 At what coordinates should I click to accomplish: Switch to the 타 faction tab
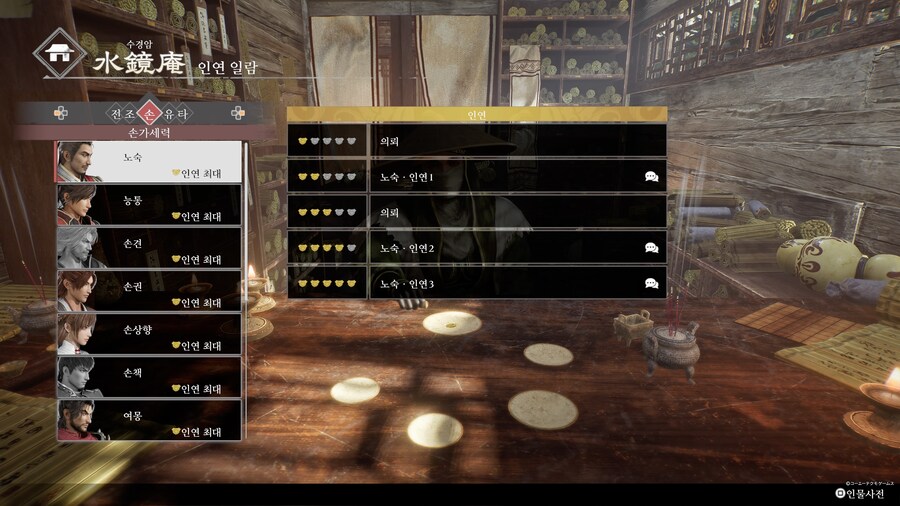click(181, 113)
